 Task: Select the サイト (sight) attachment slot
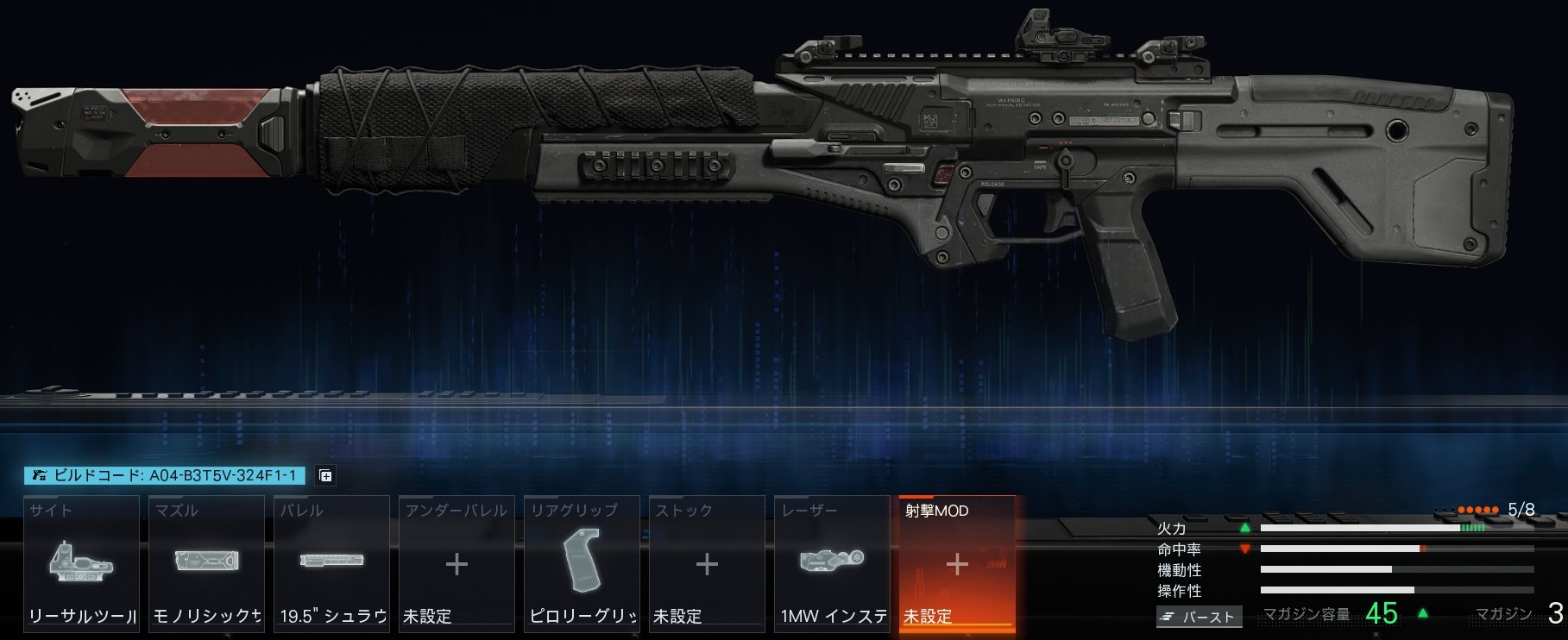82,564
